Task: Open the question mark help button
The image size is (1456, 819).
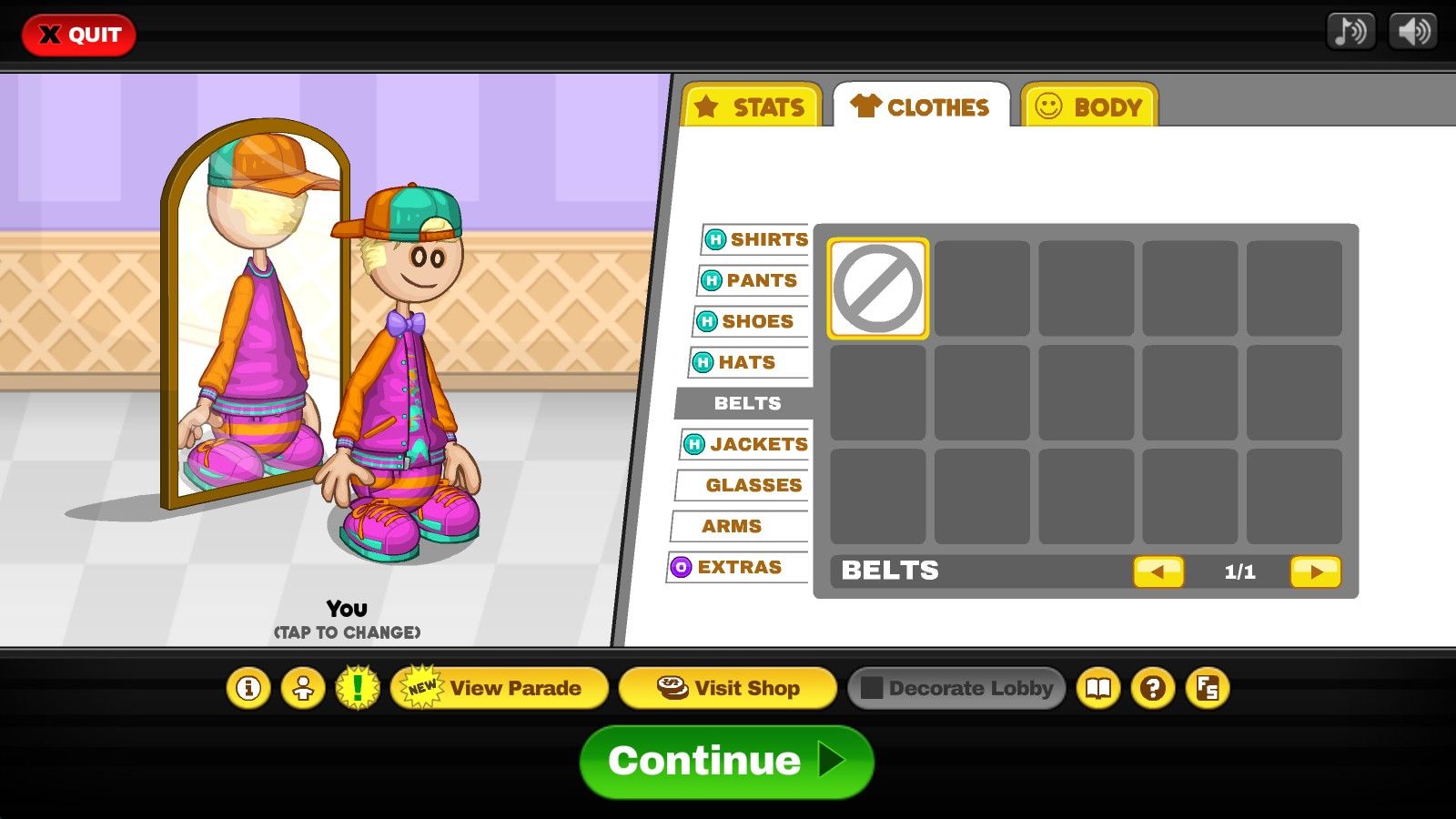Action: pos(1153,688)
